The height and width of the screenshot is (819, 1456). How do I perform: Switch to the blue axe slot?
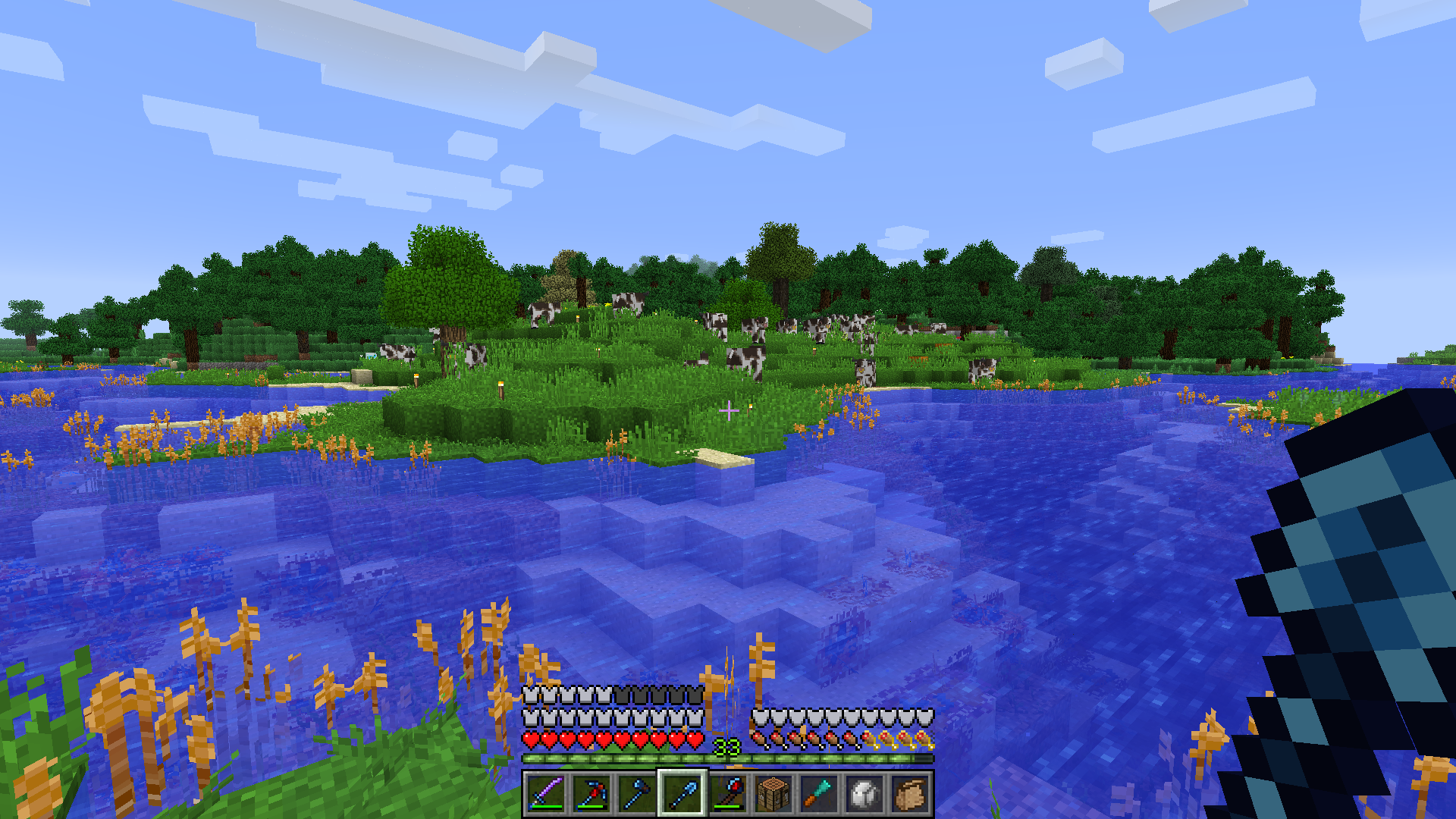pyautogui.click(x=637, y=794)
